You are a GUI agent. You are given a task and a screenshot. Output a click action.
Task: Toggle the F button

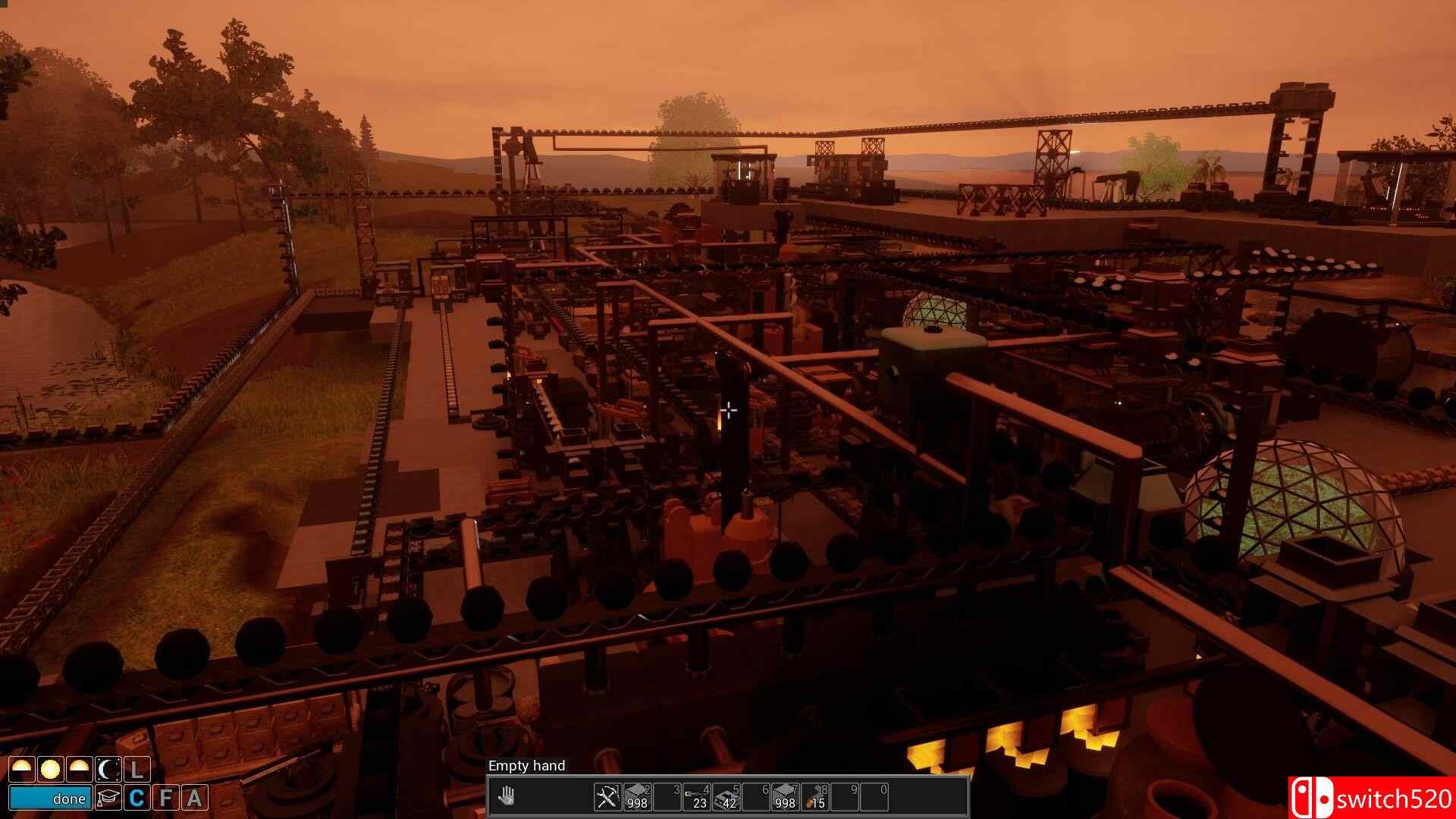tap(165, 798)
